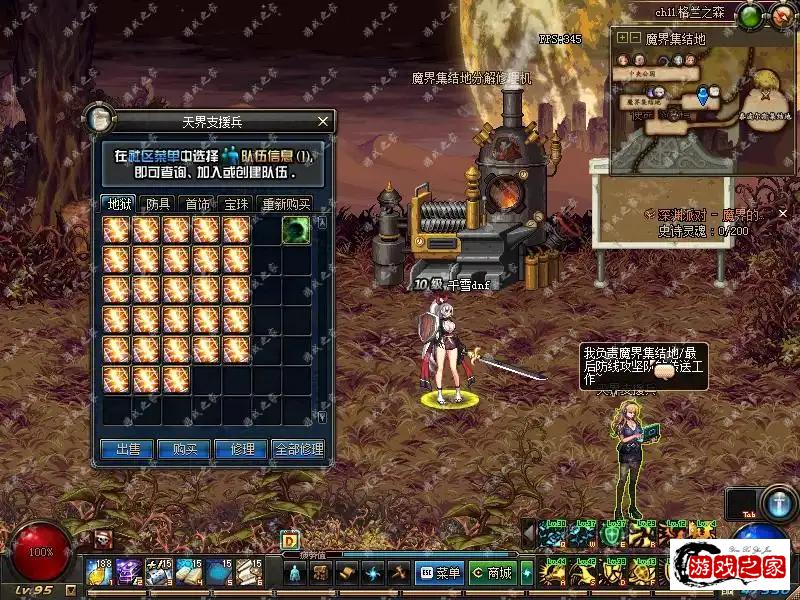Screen dimensions: 800x600
Task: Click the 购买 button
Action: (184, 450)
